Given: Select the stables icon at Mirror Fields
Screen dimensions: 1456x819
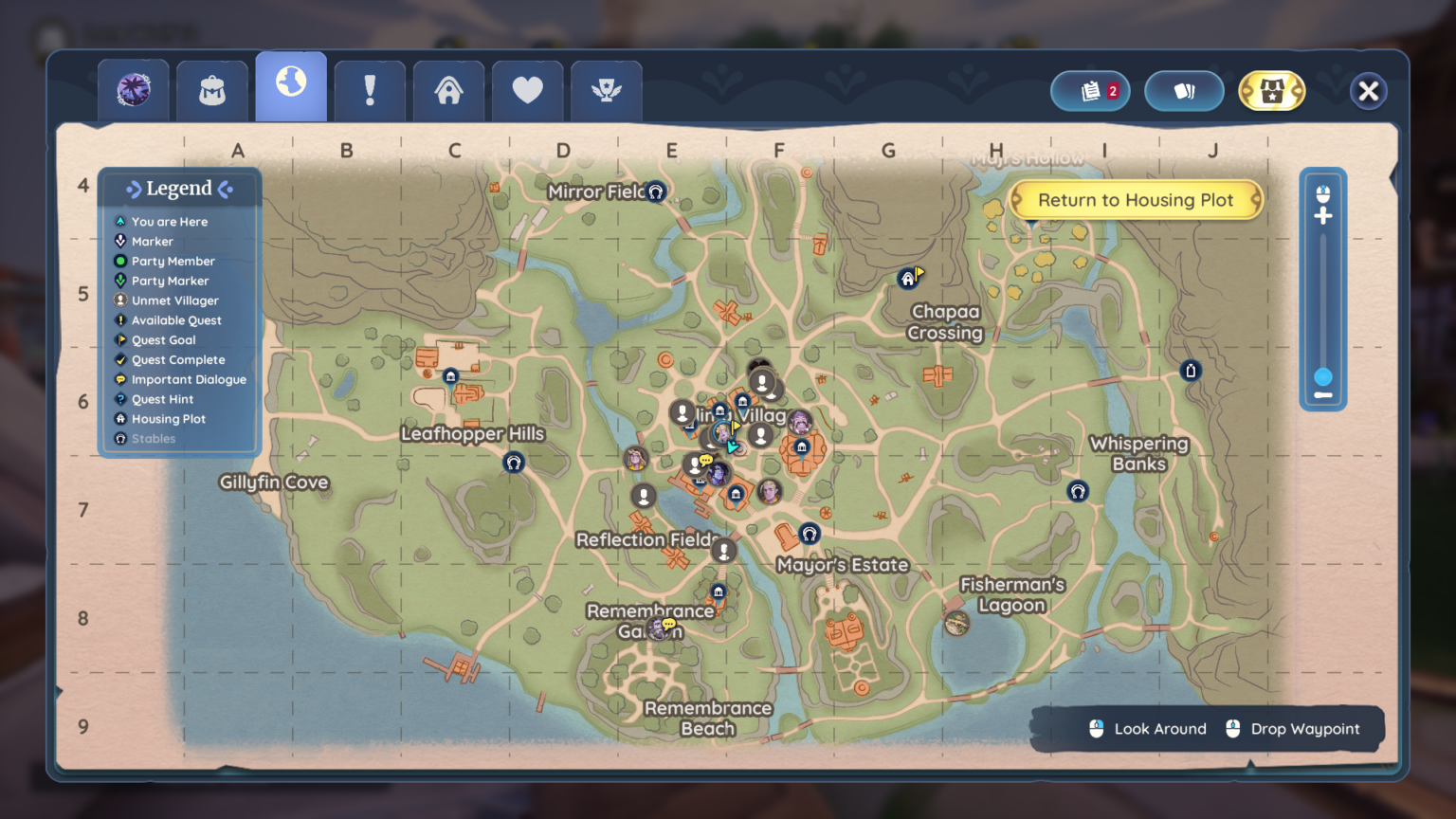Looking at the screenshot, I should point(654,191).
